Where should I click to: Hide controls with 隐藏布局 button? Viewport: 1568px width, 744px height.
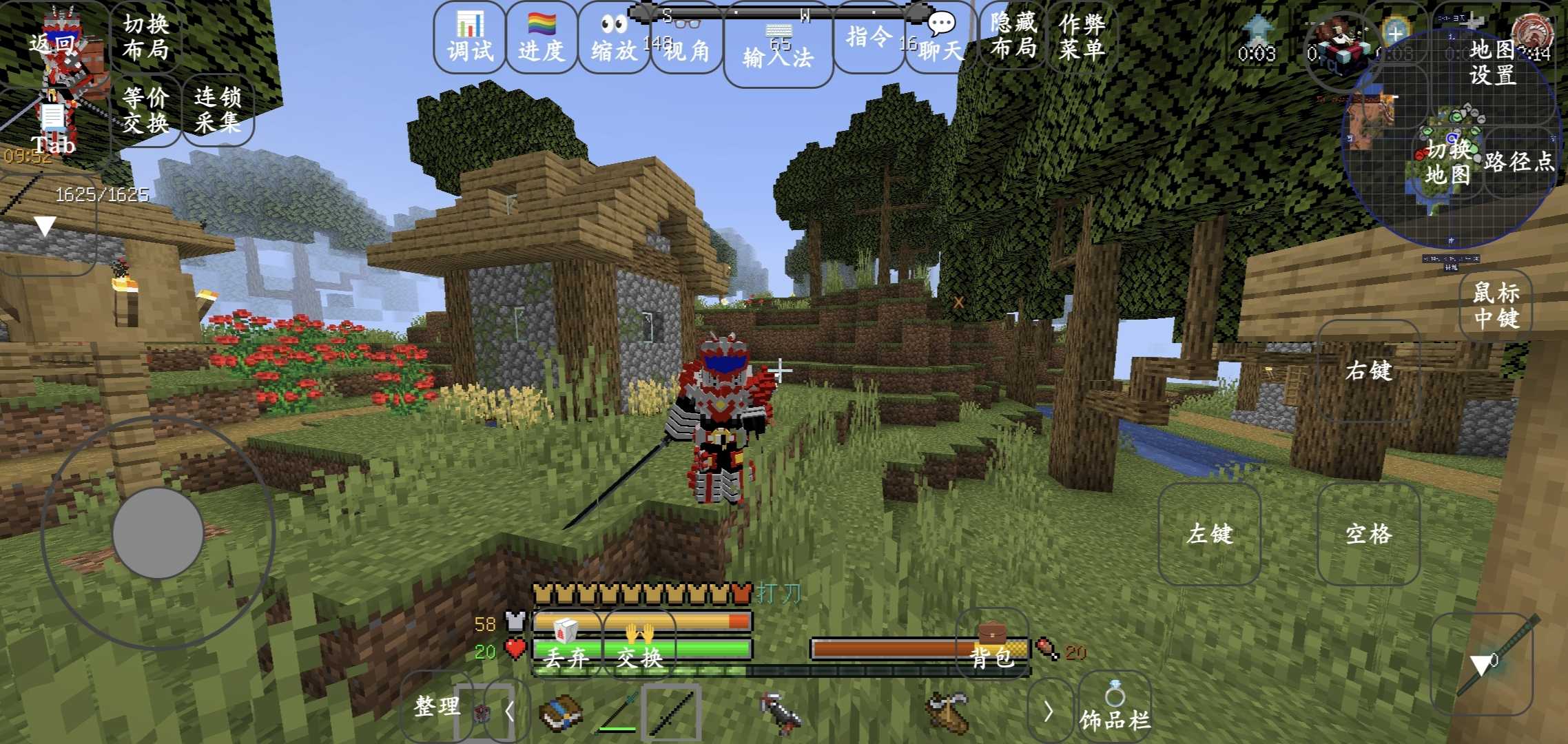click(1013, 36)
